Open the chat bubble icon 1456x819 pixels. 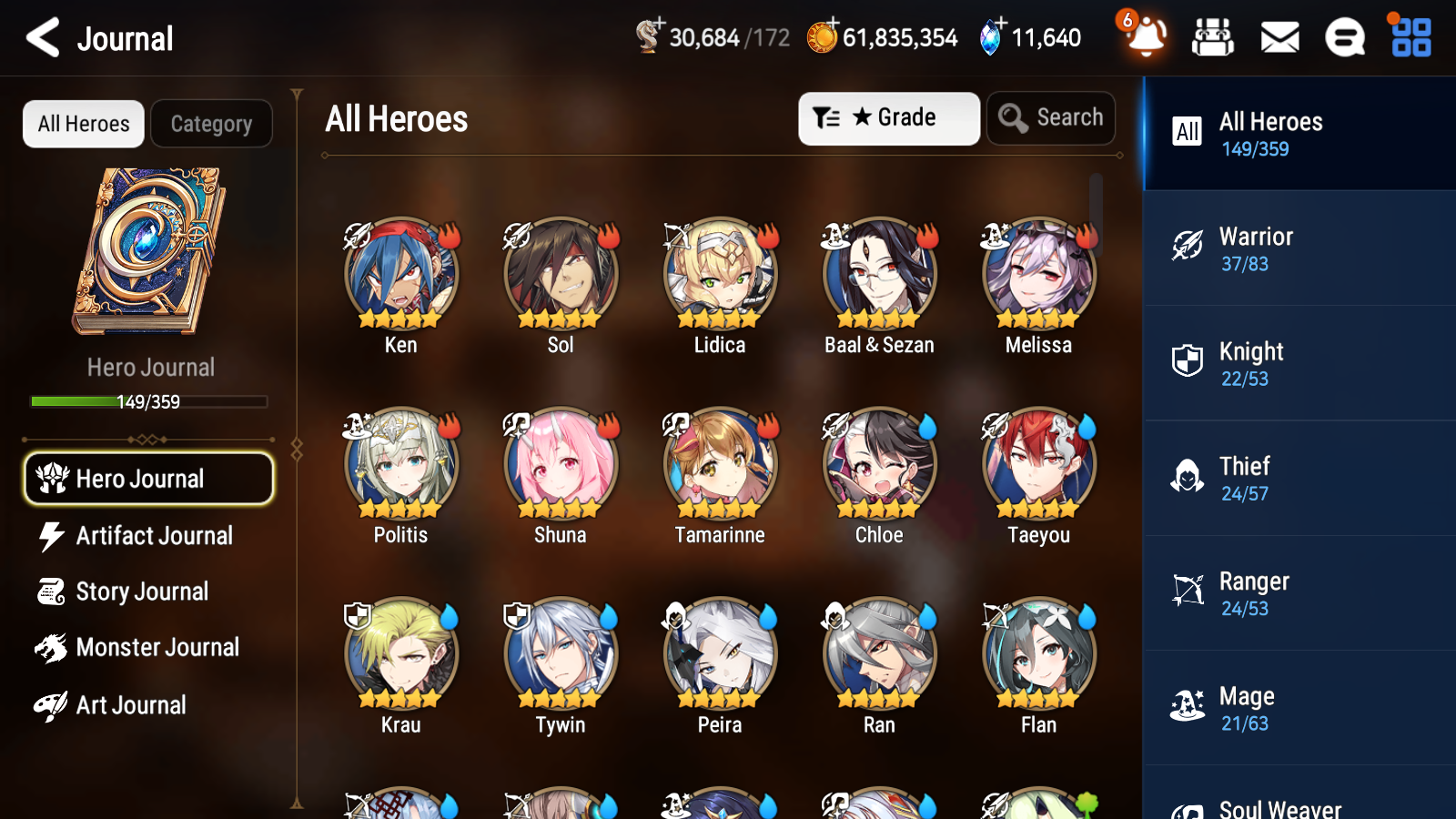[1344, 38]
